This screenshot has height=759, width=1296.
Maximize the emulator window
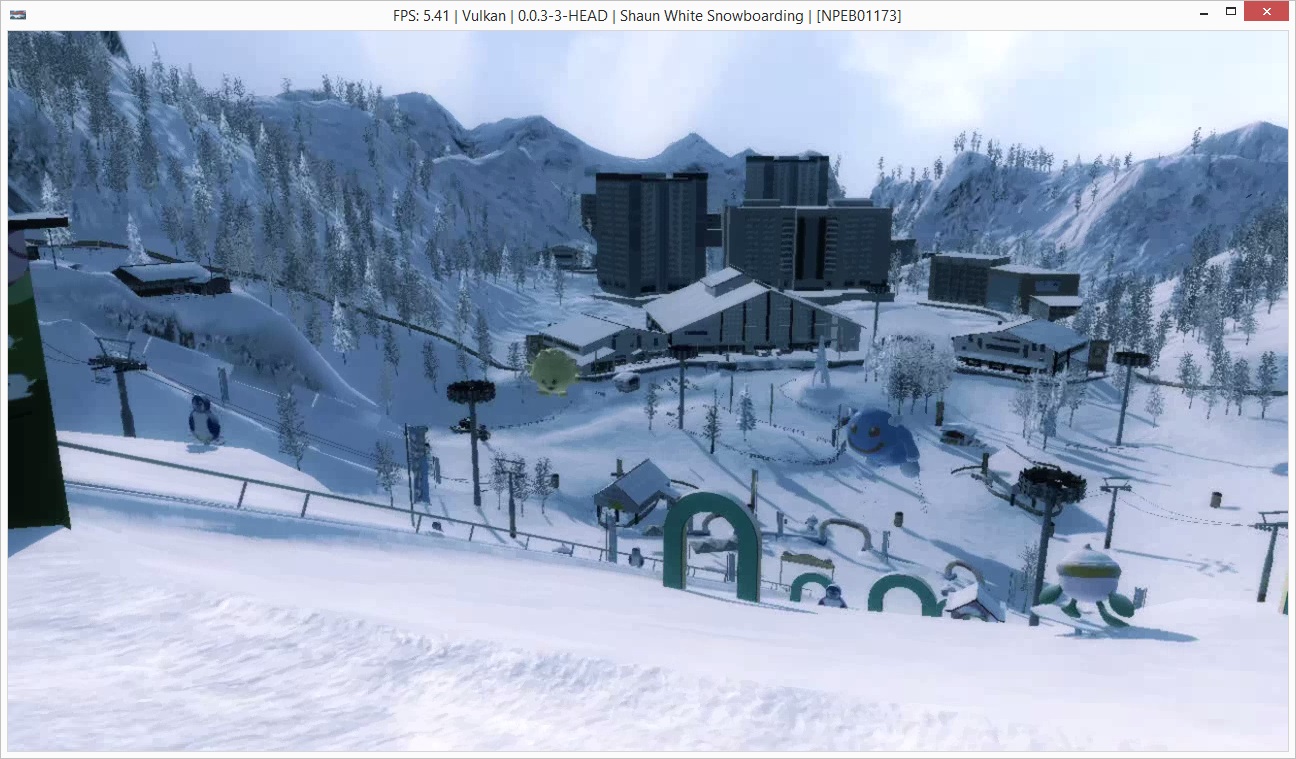(x=1231, y=12)
